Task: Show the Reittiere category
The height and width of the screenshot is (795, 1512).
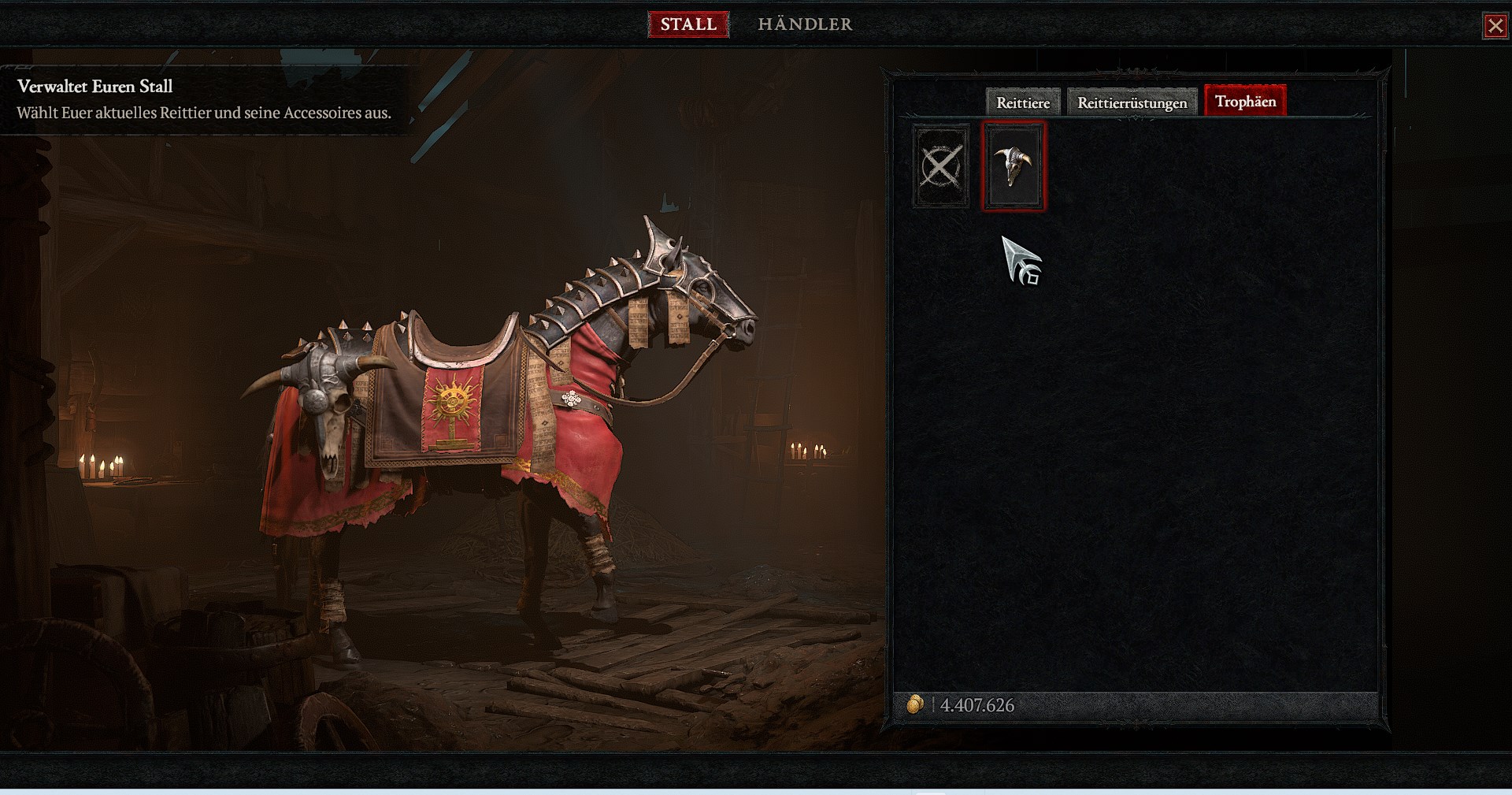Action: click(x=1023, y=102)
